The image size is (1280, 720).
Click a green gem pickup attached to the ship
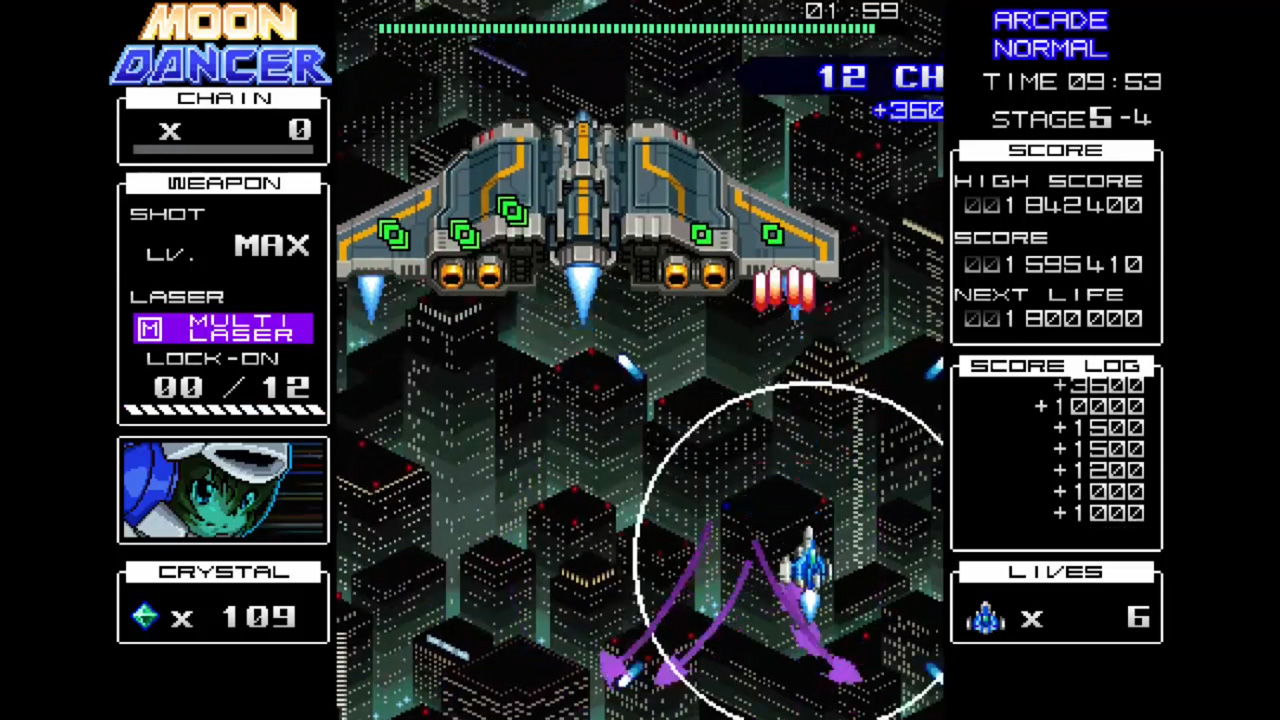(x=512, y=211)
